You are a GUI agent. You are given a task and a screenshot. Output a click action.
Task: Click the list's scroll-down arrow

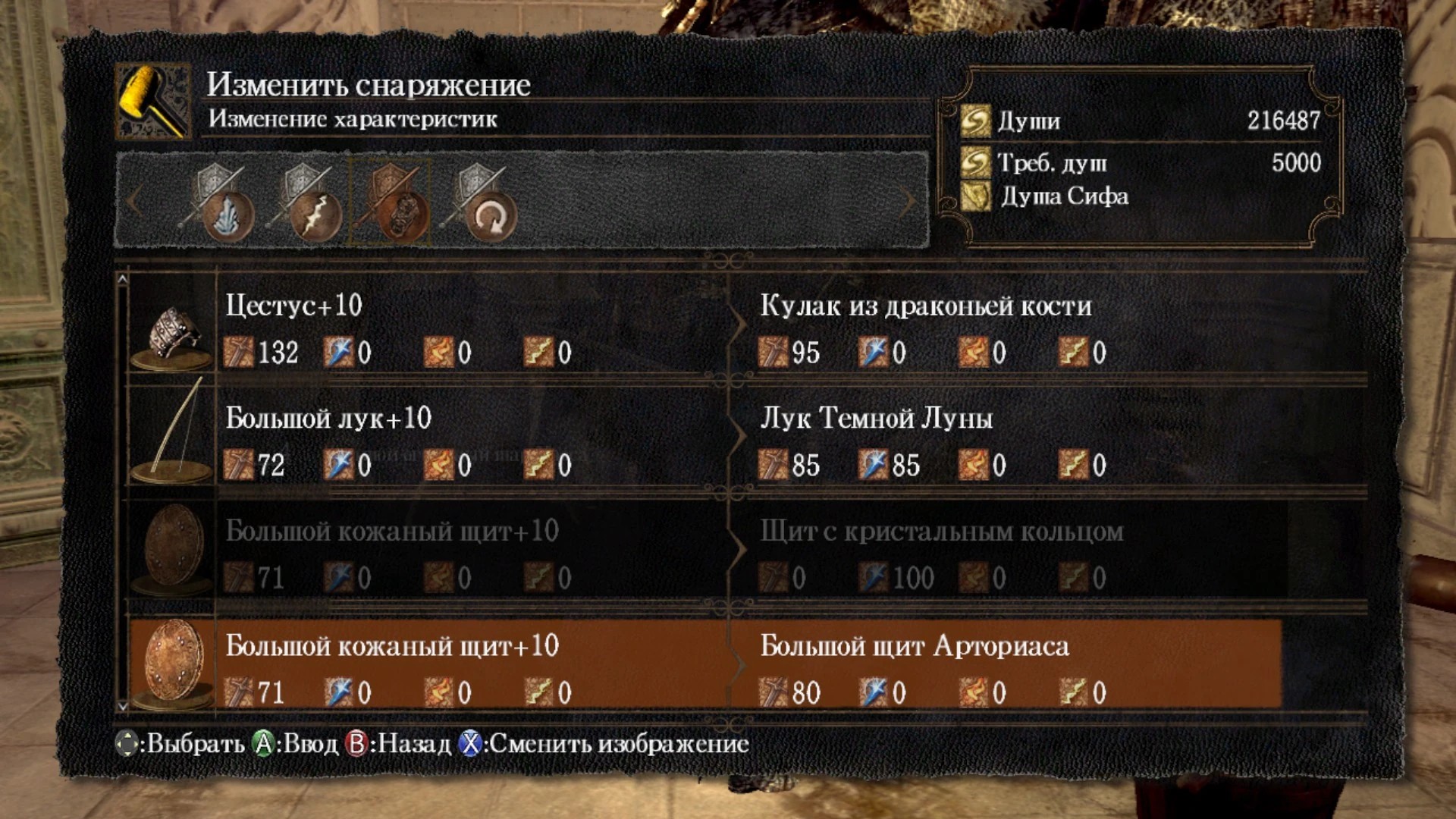click(x=122, y=706)
